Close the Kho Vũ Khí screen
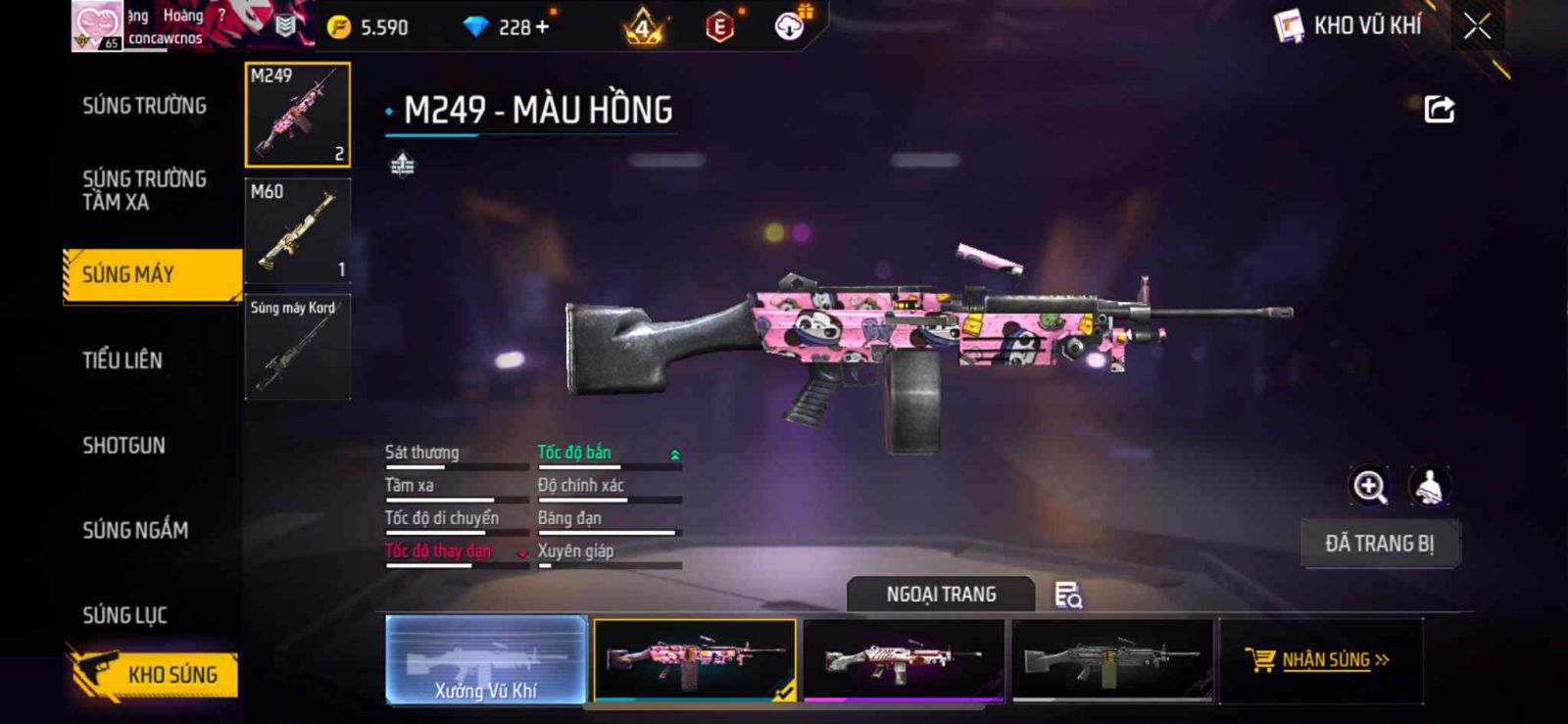The height and width of the screenshot is (724, 1568). [1477, 26]
